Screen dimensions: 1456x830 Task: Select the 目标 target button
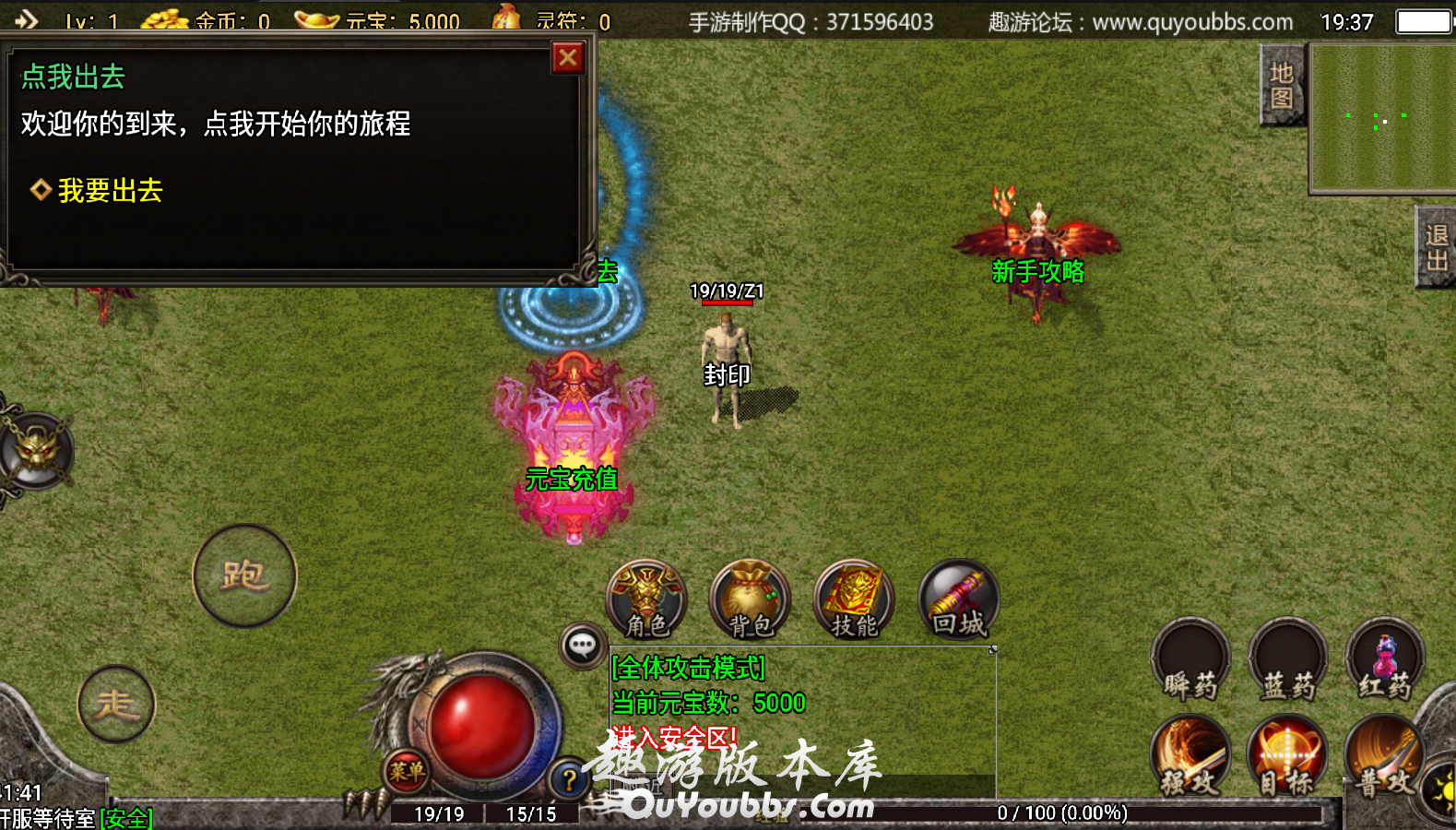tap(1287, 756)
